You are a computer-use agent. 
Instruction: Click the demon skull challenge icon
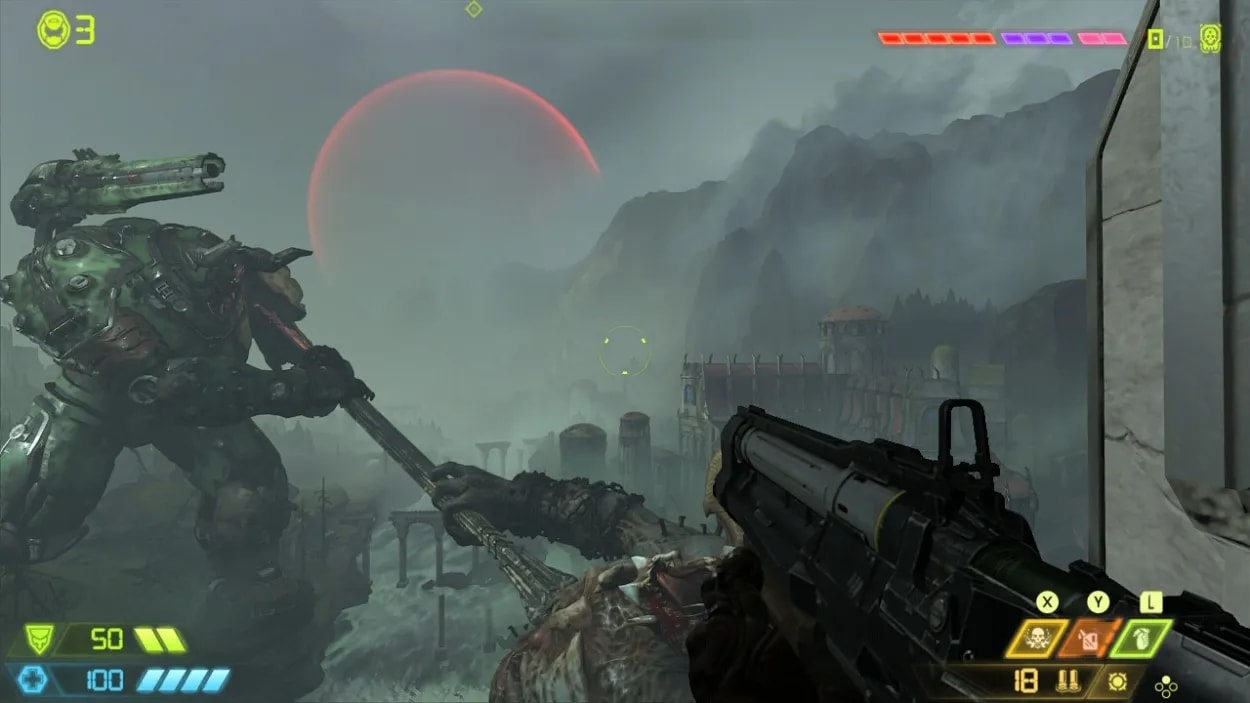[1210, 38]
